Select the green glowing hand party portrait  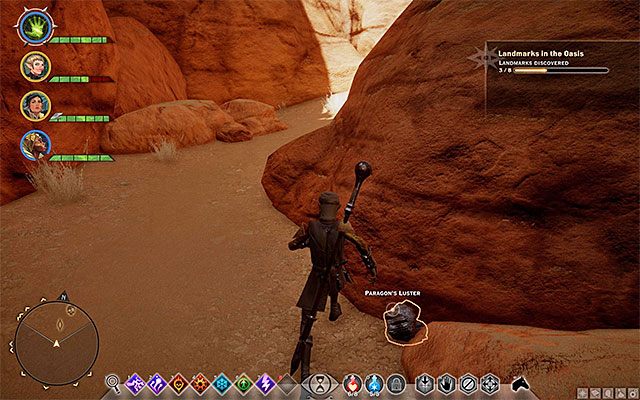[33, 26]
